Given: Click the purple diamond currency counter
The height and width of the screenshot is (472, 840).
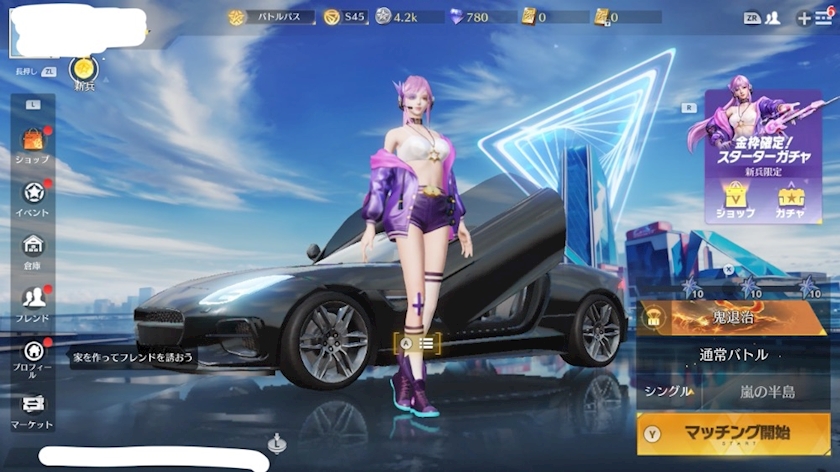Looking at the screenshot, I should [469, 17].
